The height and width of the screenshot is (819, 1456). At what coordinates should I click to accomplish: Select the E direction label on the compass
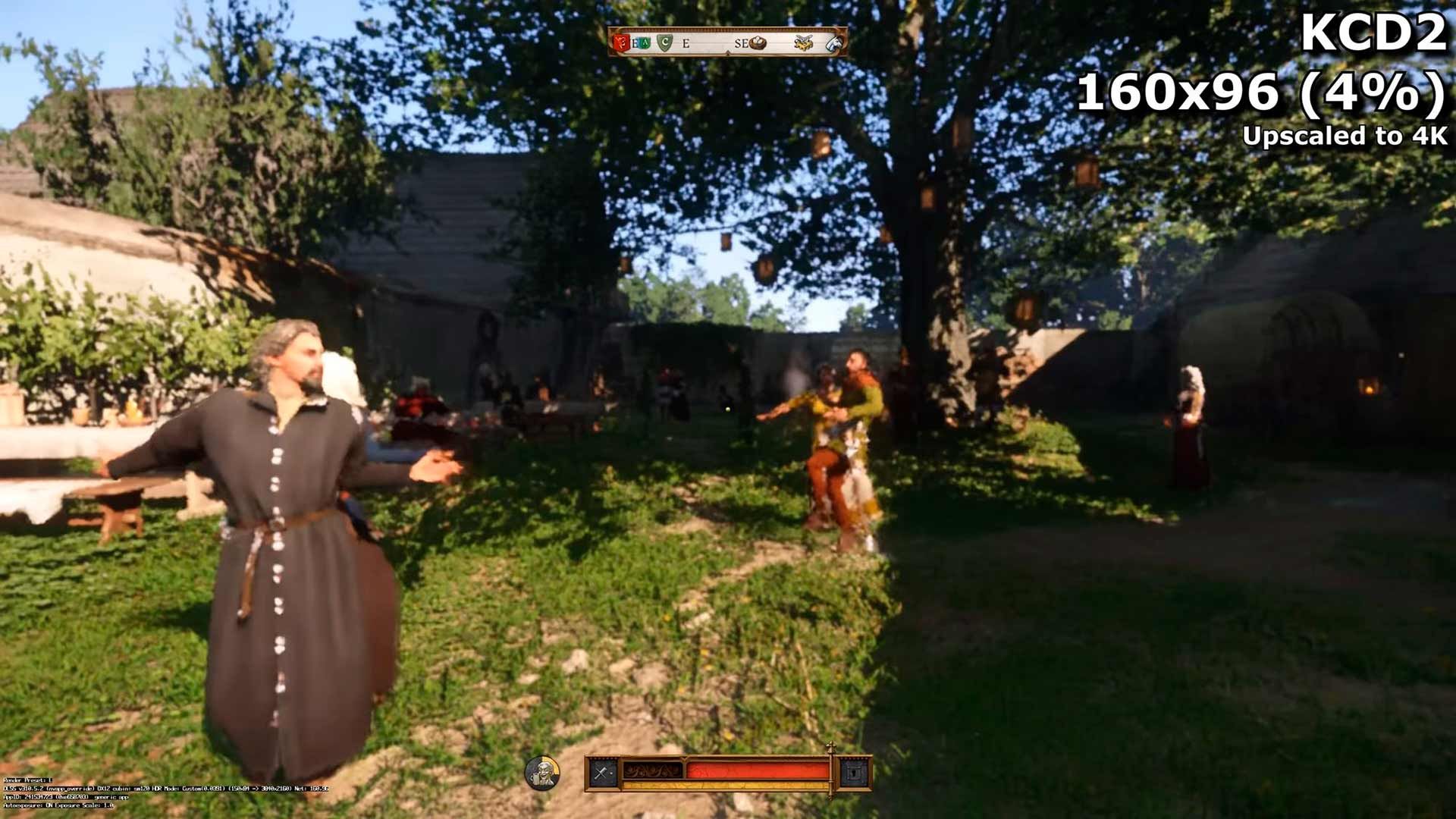coord(686,44)
